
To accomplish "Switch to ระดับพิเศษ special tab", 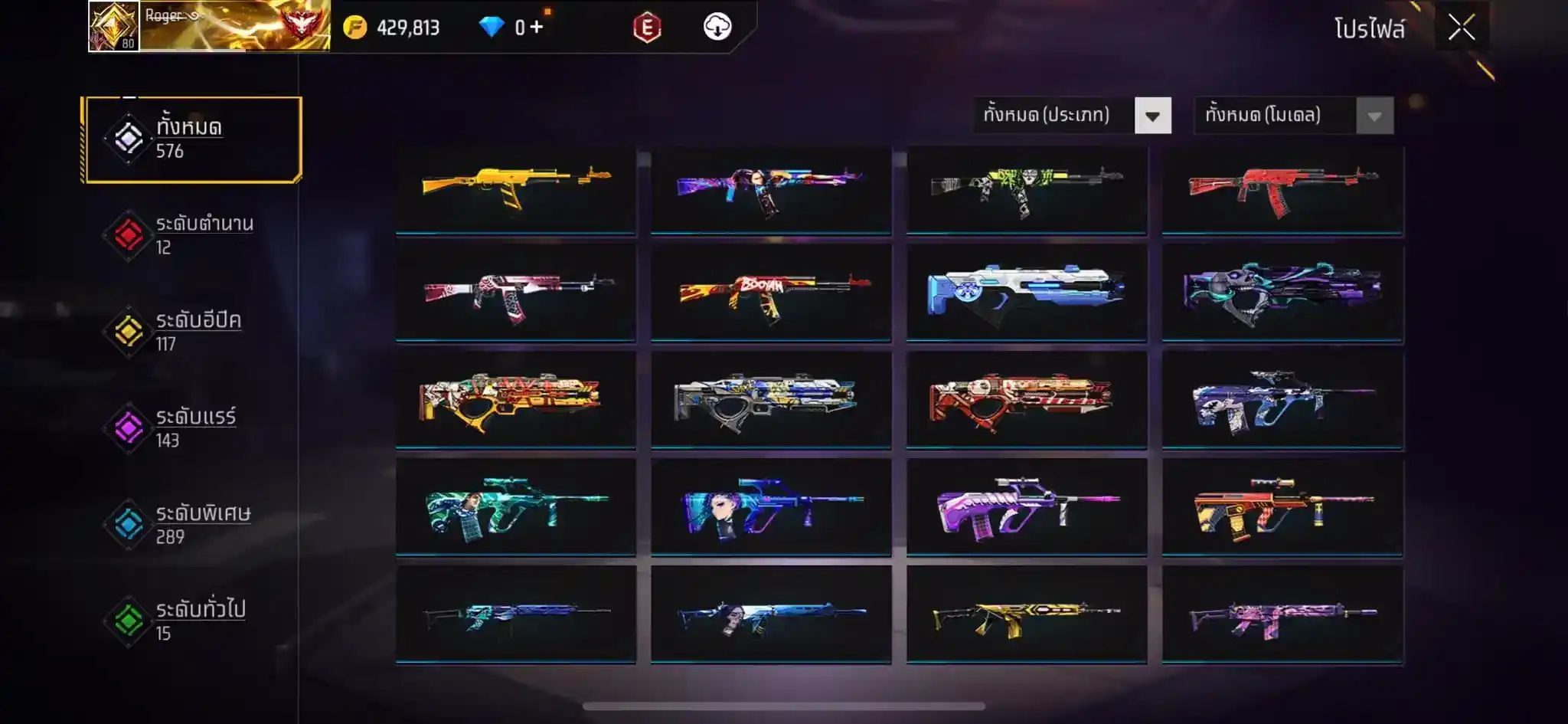I will 191,525.
